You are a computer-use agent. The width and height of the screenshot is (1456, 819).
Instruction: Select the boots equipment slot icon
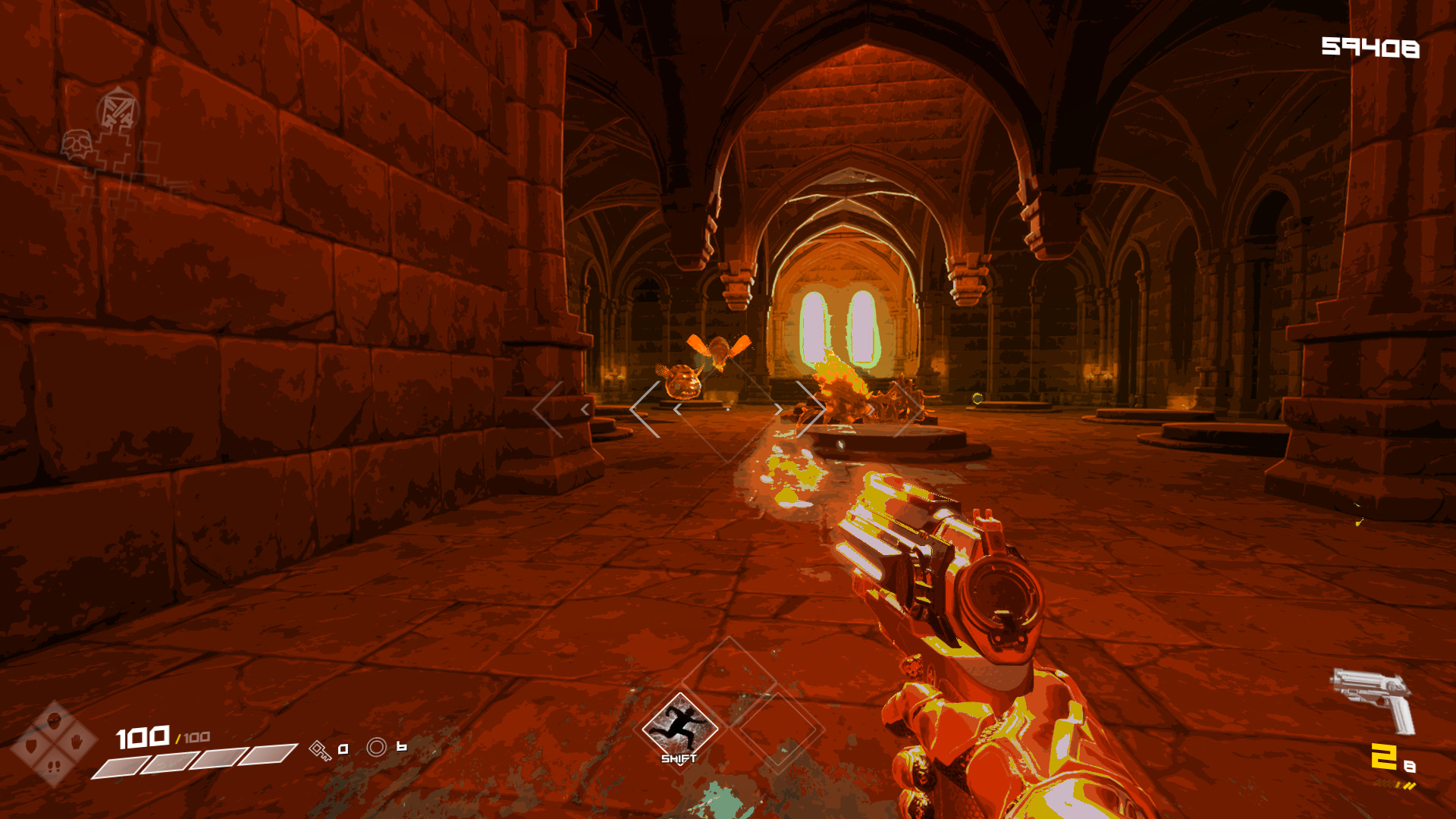pyautogui.click(x=53, y=767)
